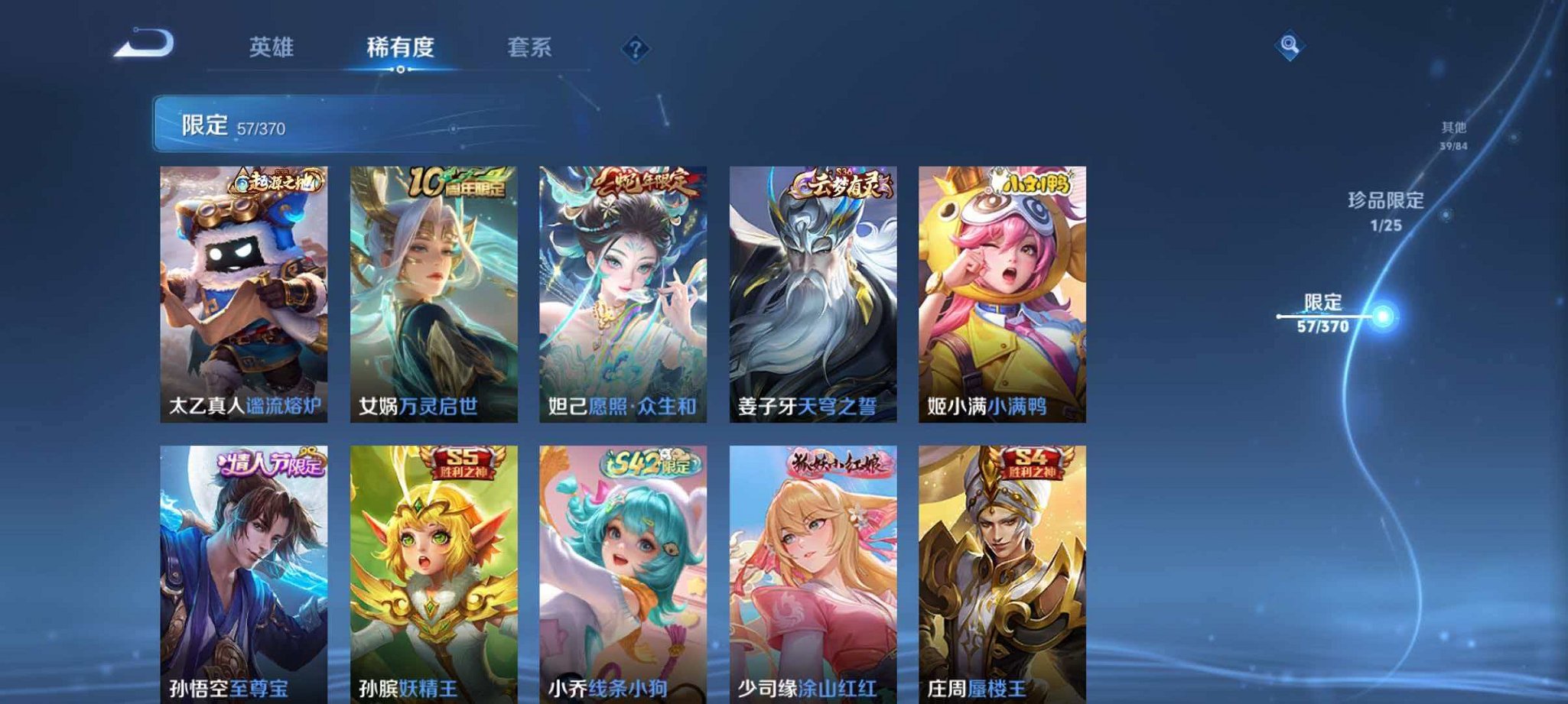The width and height of the screenshot is (1568, 704).
Task: Switch to the 英雄 tab
Action: click(x=272, y=47)
